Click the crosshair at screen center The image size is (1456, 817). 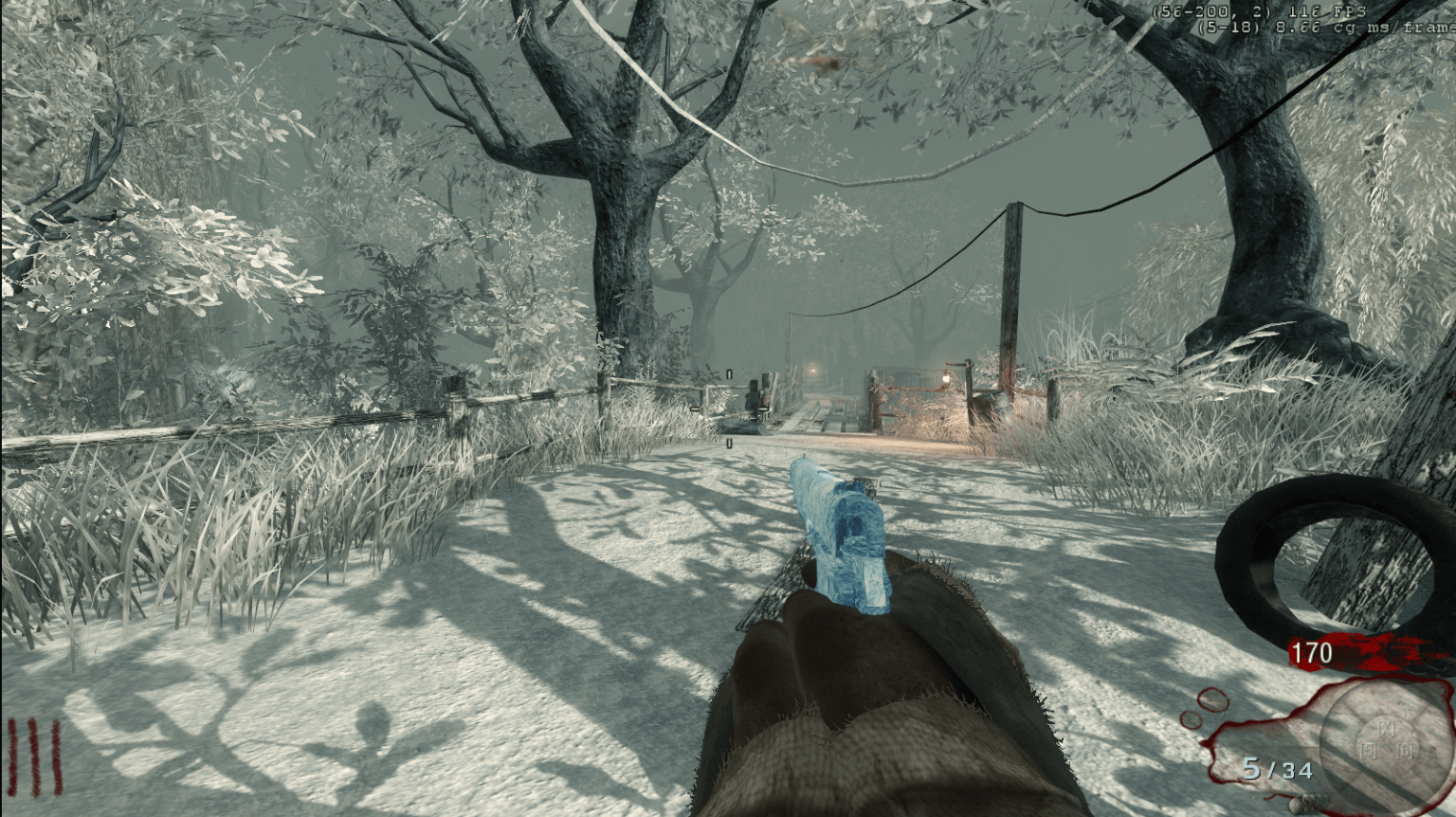728,409
